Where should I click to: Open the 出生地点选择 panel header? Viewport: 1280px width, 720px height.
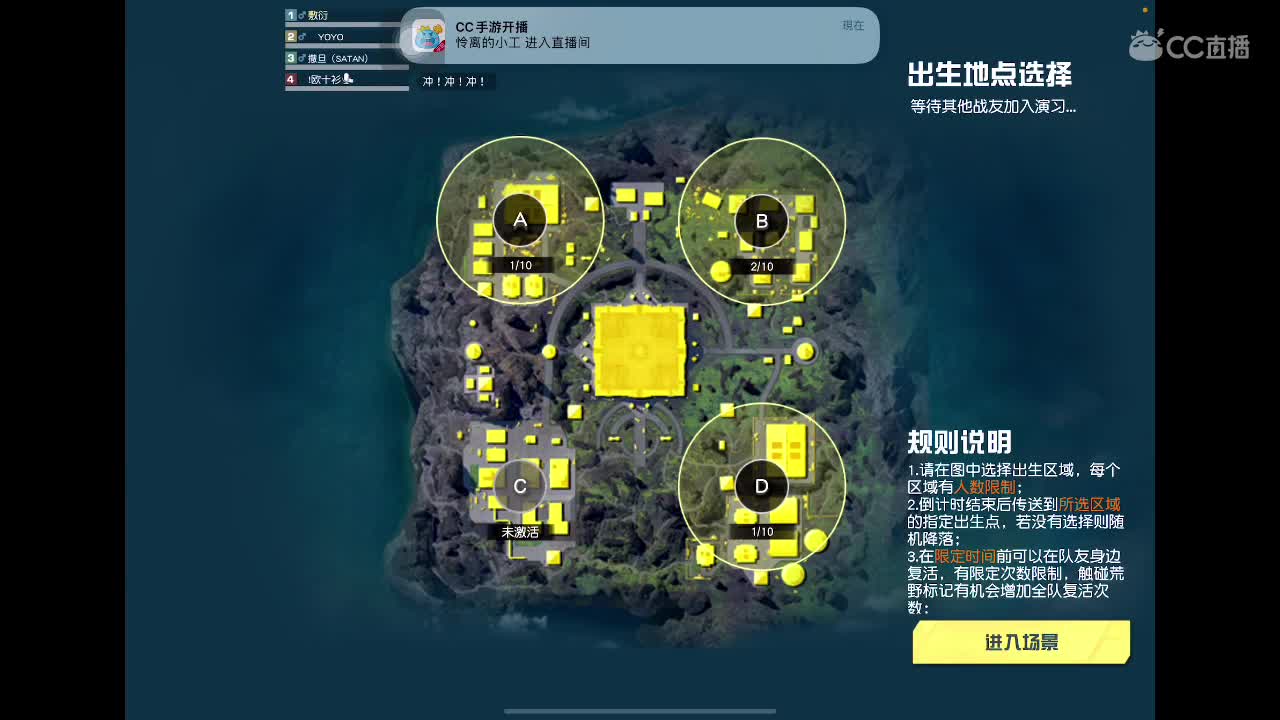(989, 75)
